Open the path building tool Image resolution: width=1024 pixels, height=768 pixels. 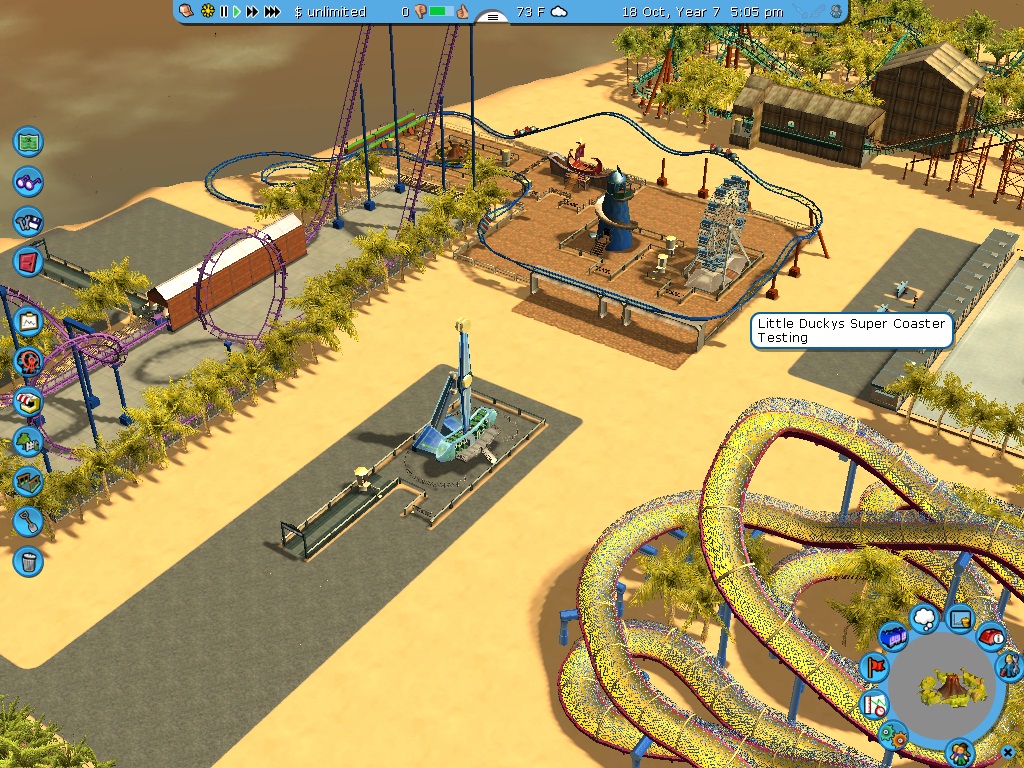coord(28,481)
